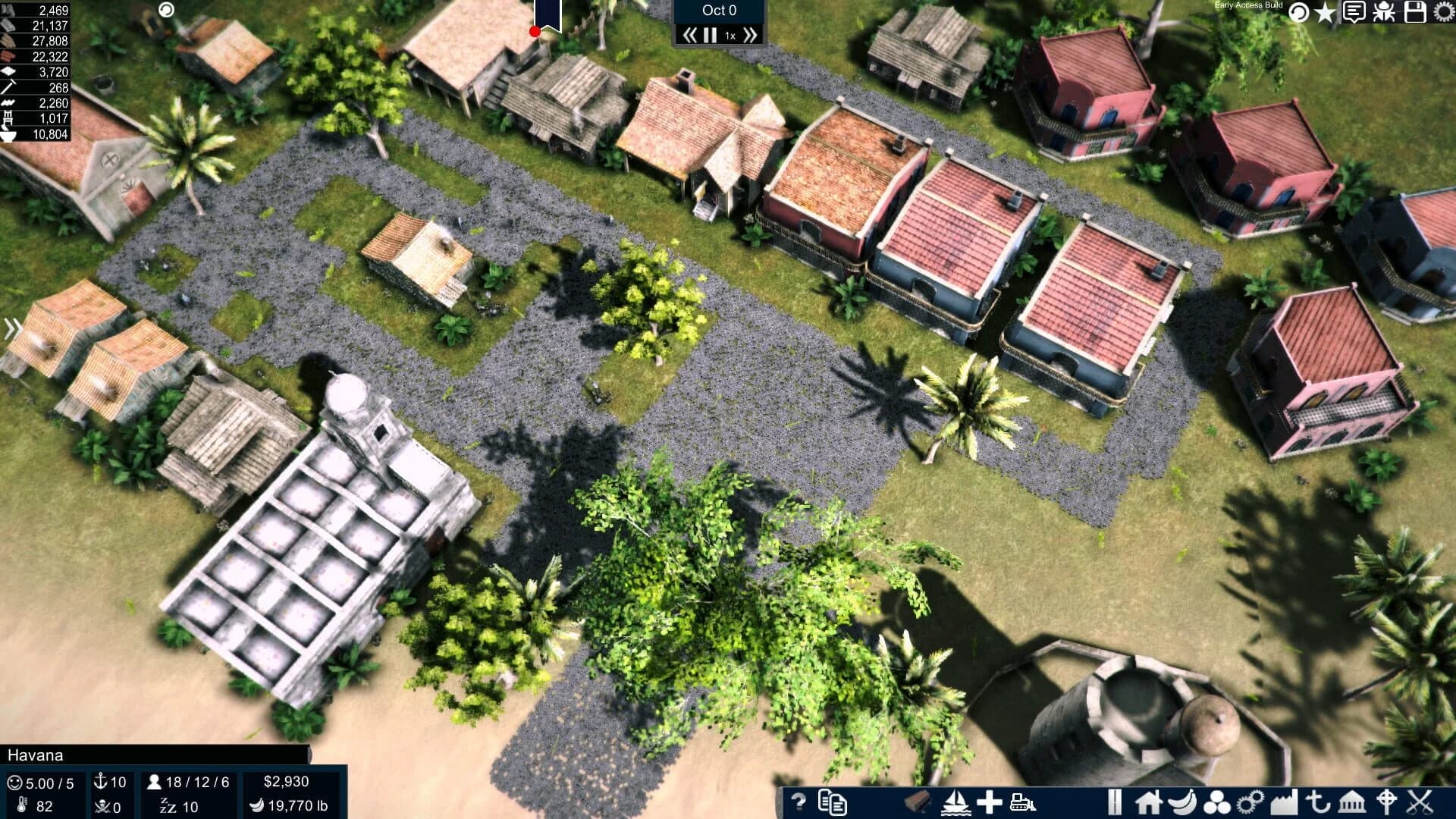This screenshot has height=819, width=1456.
Task: Report a bug using the bug icon
Action: pyautogui.click(x=1383, y=13)
